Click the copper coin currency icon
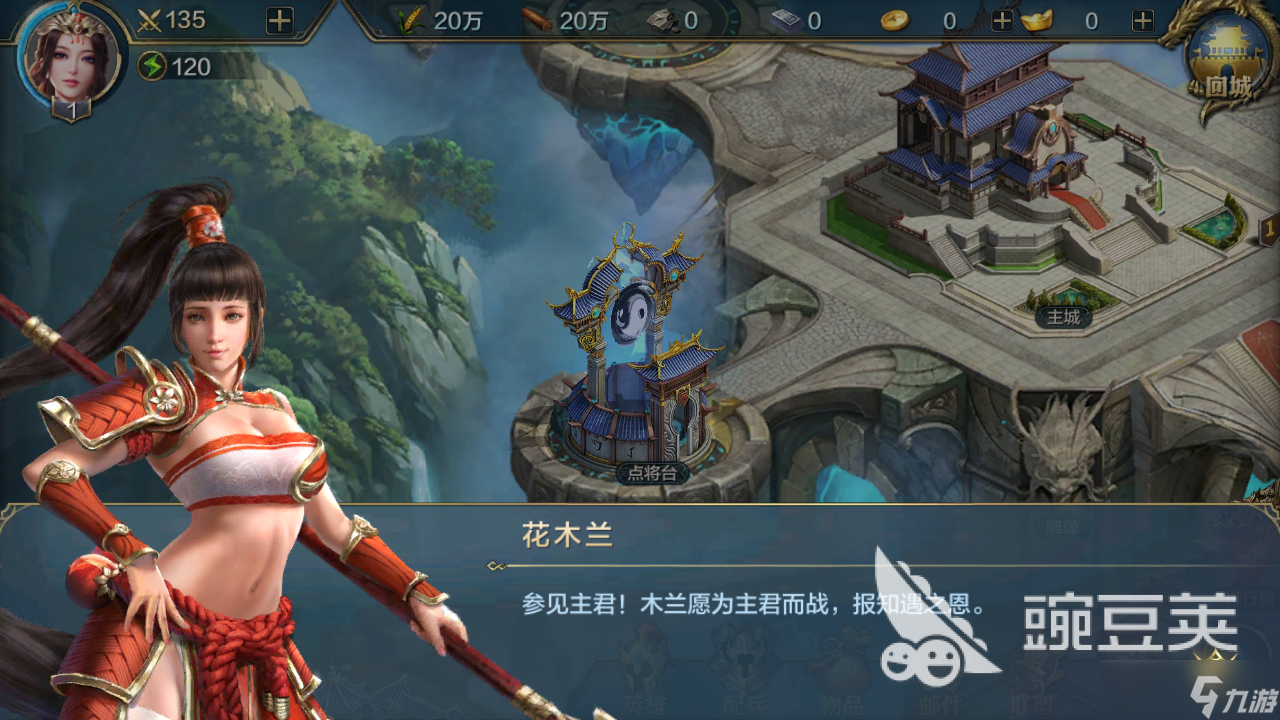Viewport: 1280px width, 720px height. click(893, 22)
